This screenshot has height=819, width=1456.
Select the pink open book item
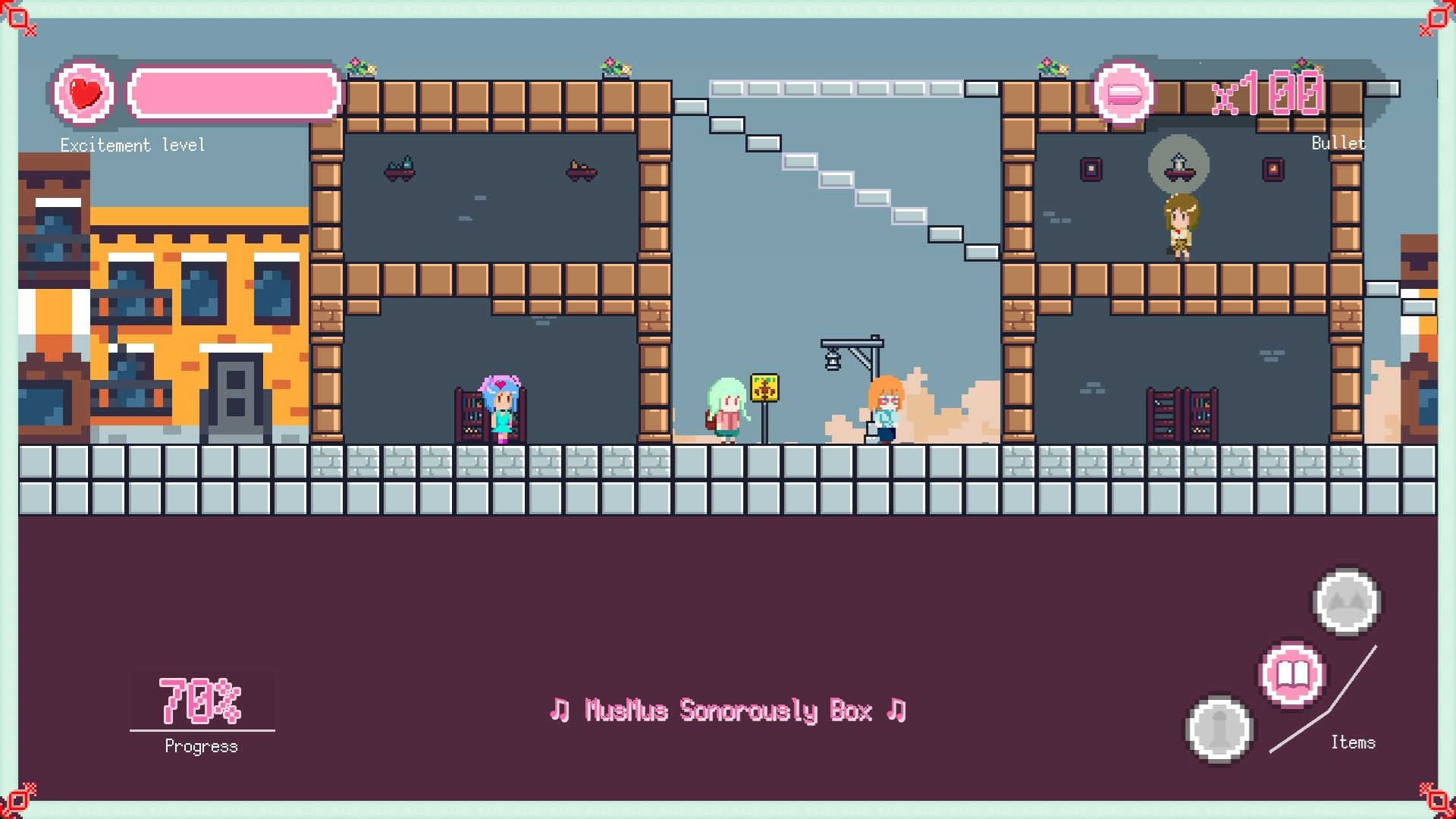click(1292, 674)
